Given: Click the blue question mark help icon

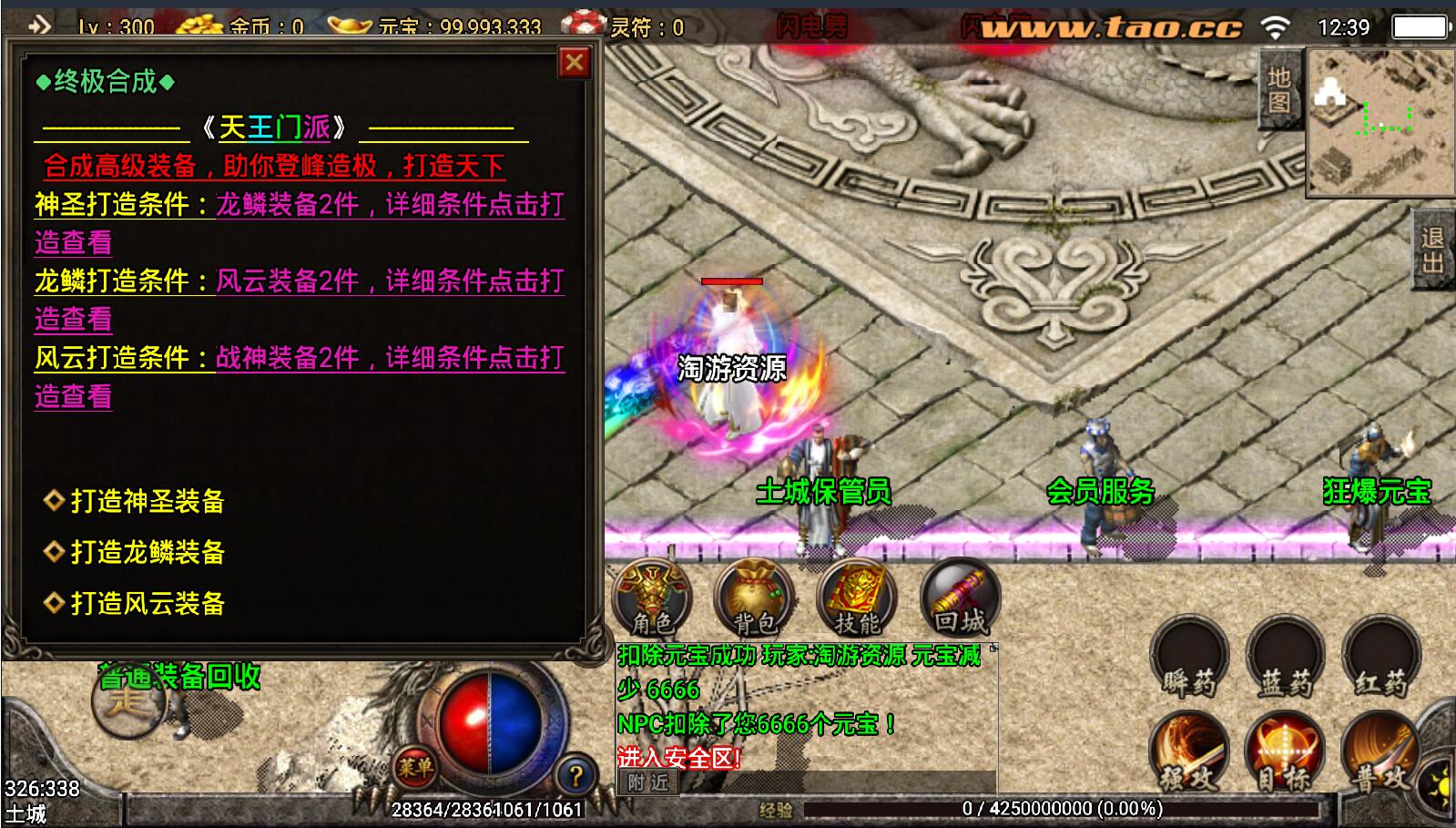Looking at the screenshot, I should [x=575, y=776].
